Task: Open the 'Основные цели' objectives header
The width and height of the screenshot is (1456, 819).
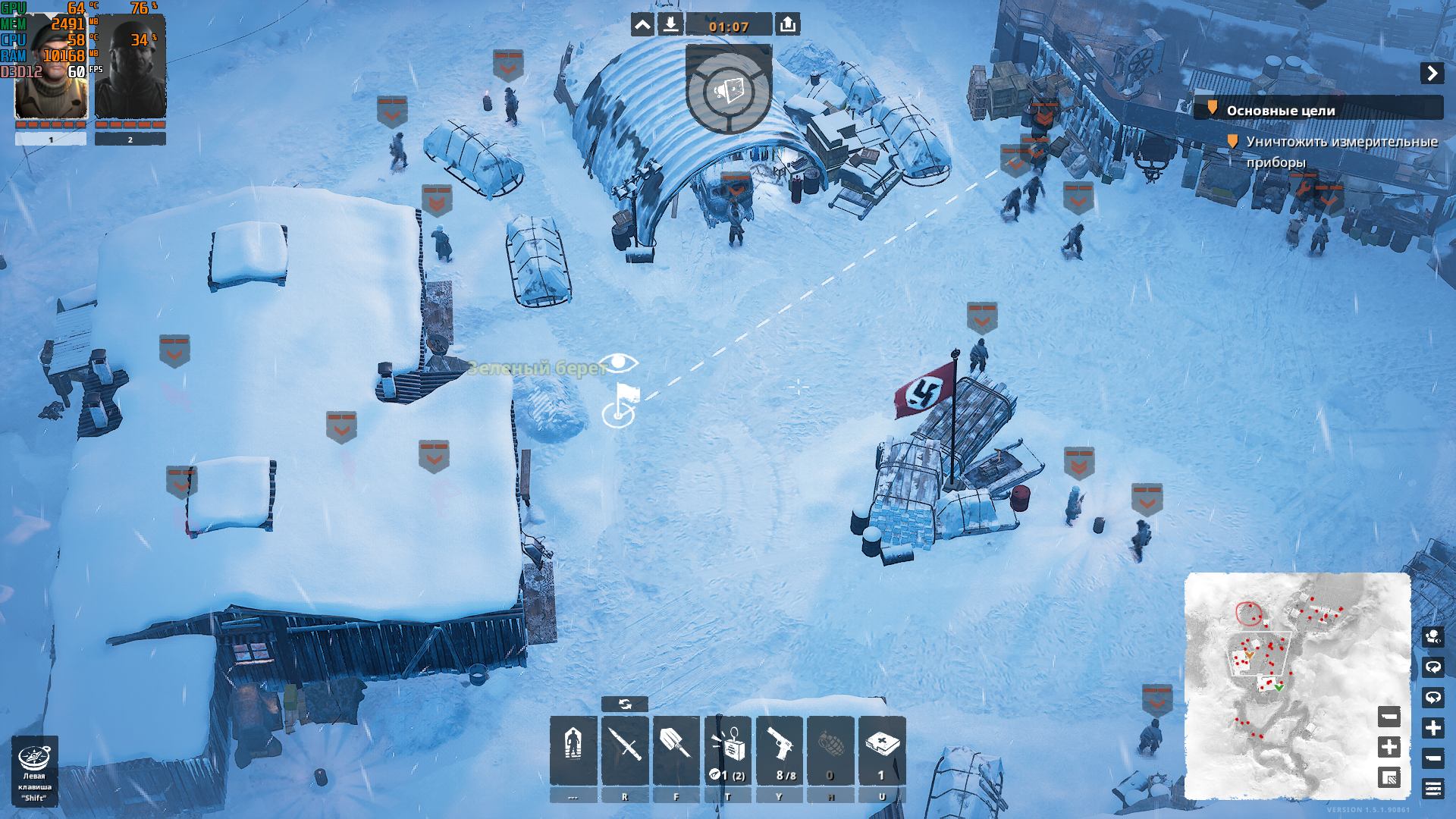Action: click(x=1281, y=111)
